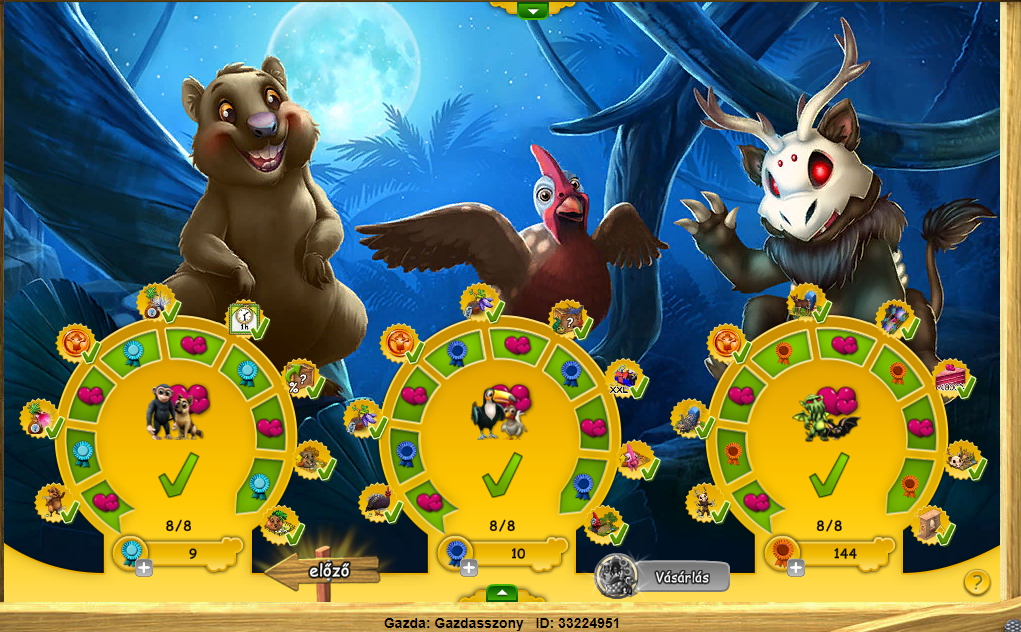
Task: Click the wooden cabinet reward badge
Action: pos(930,523)
